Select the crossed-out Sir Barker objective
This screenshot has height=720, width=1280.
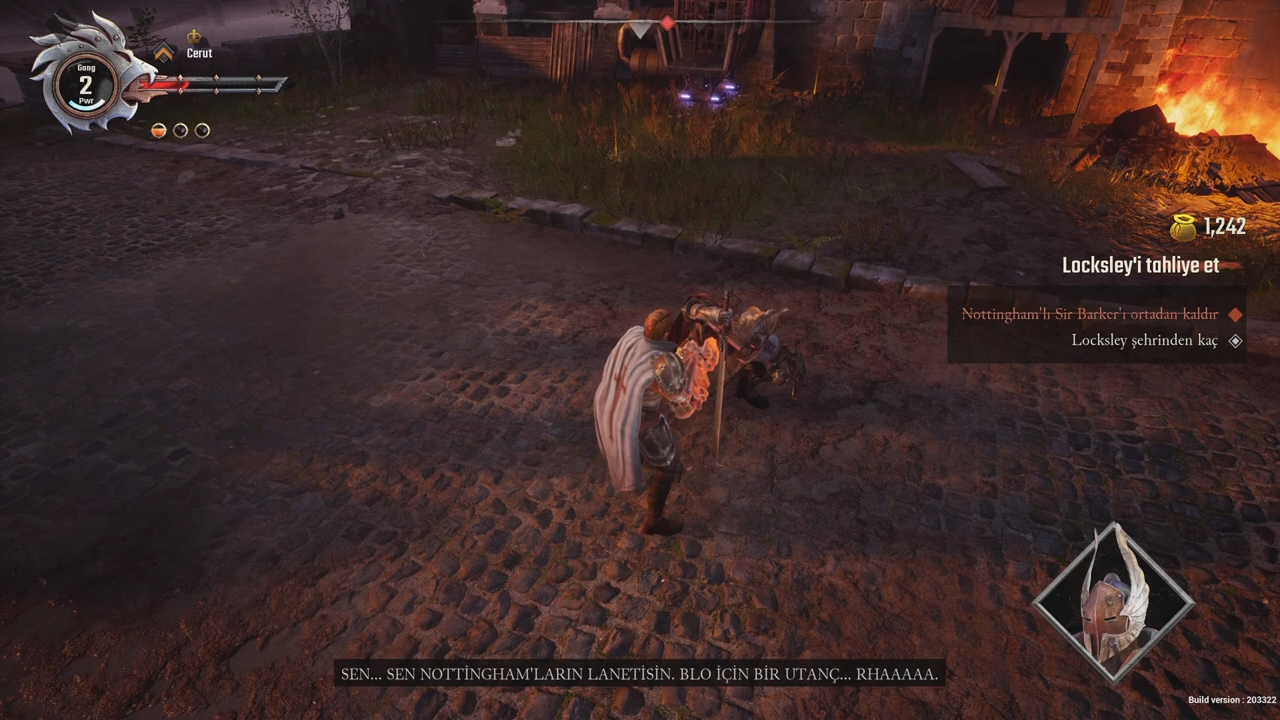pyautogui.click(x=1089, y=314)
